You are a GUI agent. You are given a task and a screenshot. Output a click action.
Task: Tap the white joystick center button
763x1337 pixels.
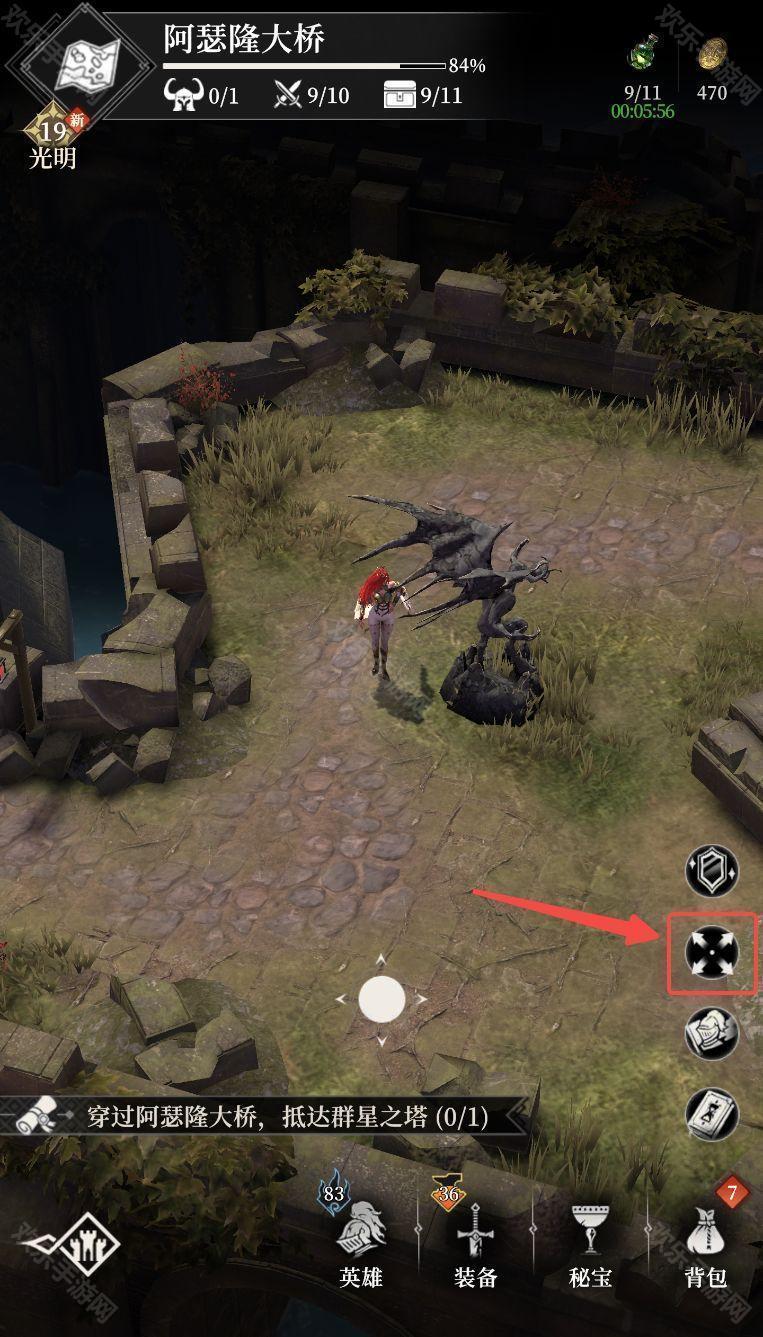click(x=381, y=999)
